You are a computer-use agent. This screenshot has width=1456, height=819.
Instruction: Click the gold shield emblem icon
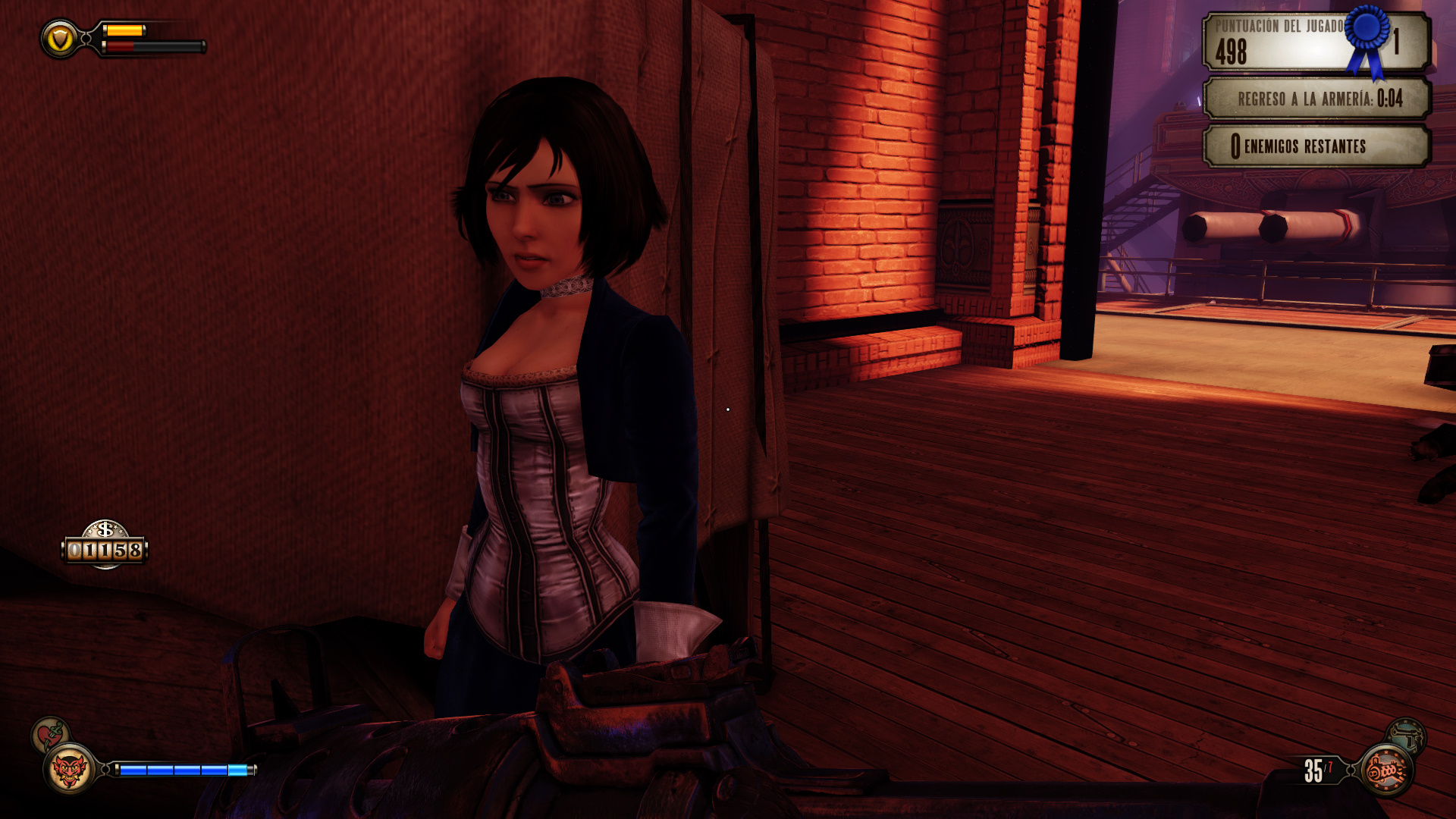pyautogui.click(x=60, y=39)
